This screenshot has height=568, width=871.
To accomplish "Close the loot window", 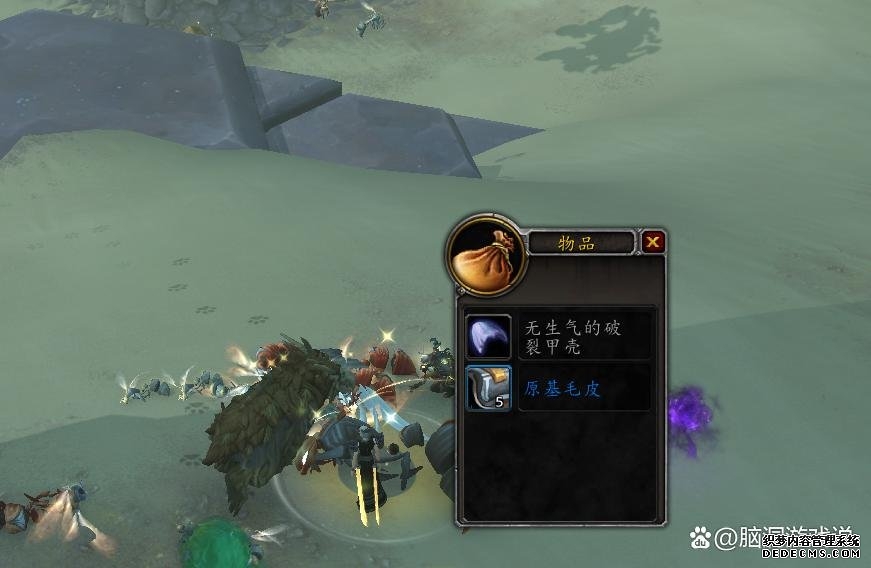I will pyautogui.click(x=653, y=241).
